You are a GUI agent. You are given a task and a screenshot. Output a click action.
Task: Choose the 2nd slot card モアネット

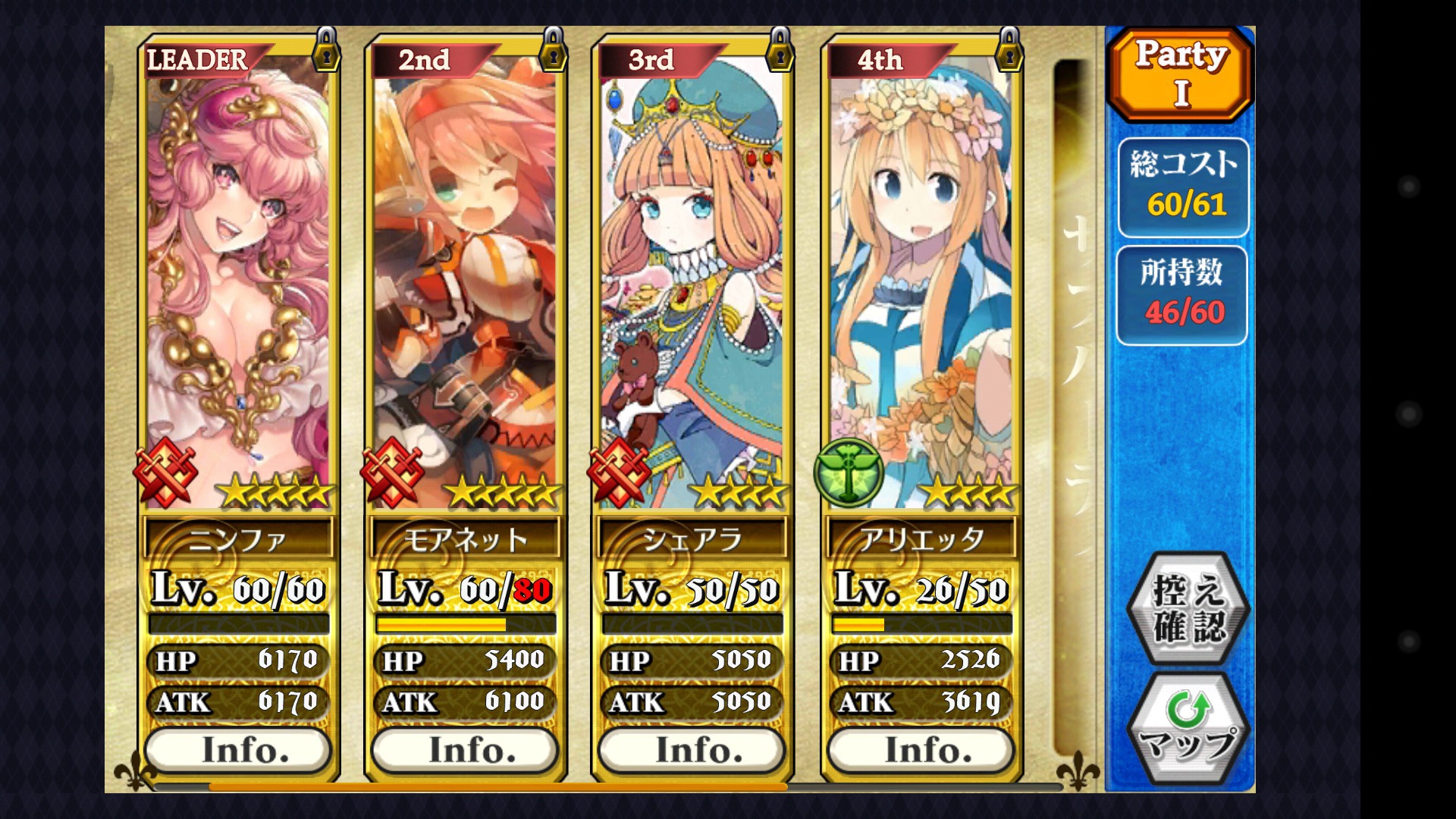465,281
